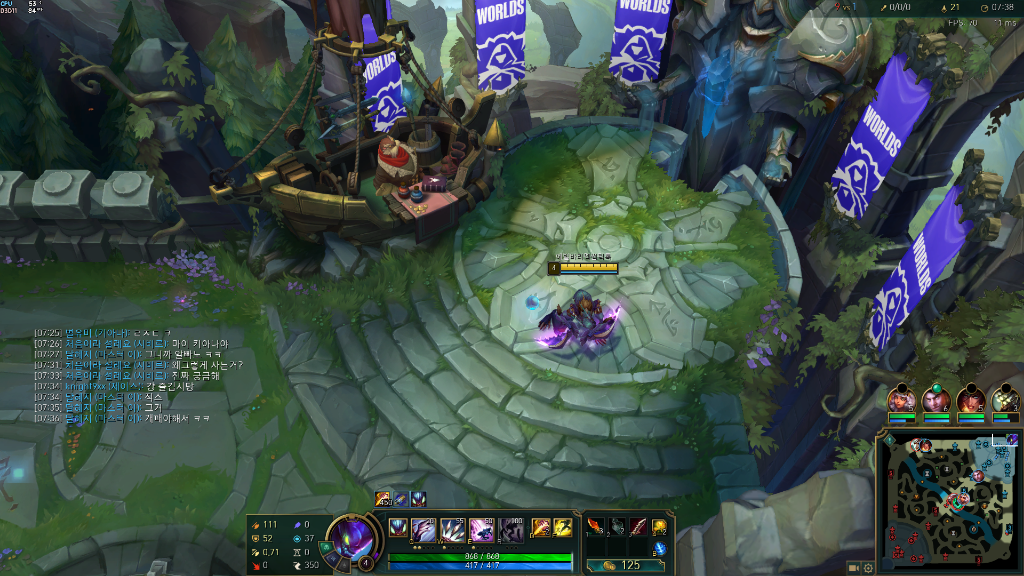The height and width of the screenshot is (576, 1024).
Task: Place the yellow ward trinket
Action: pyautogui.click(x=660, y=526)
